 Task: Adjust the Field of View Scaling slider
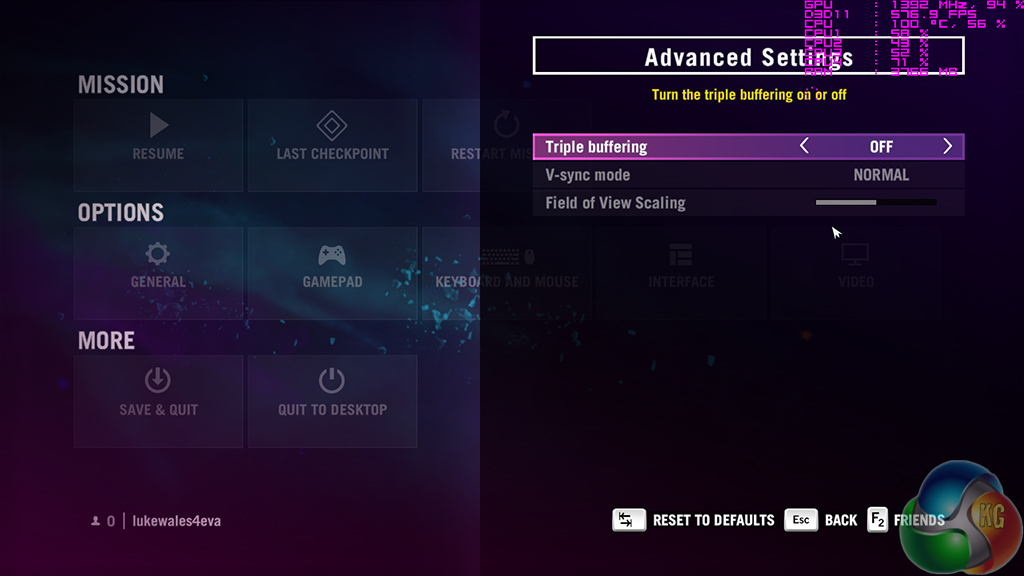coord(875,203)
